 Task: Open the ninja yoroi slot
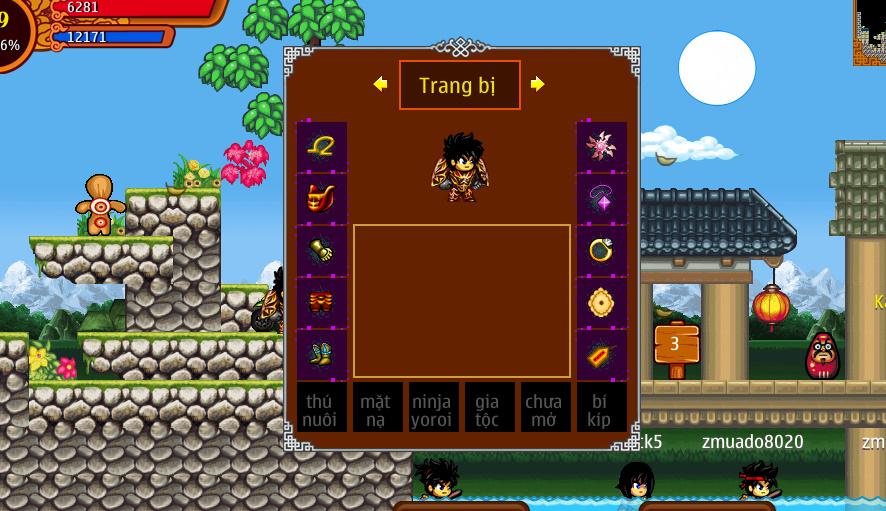tap(433, 408)
